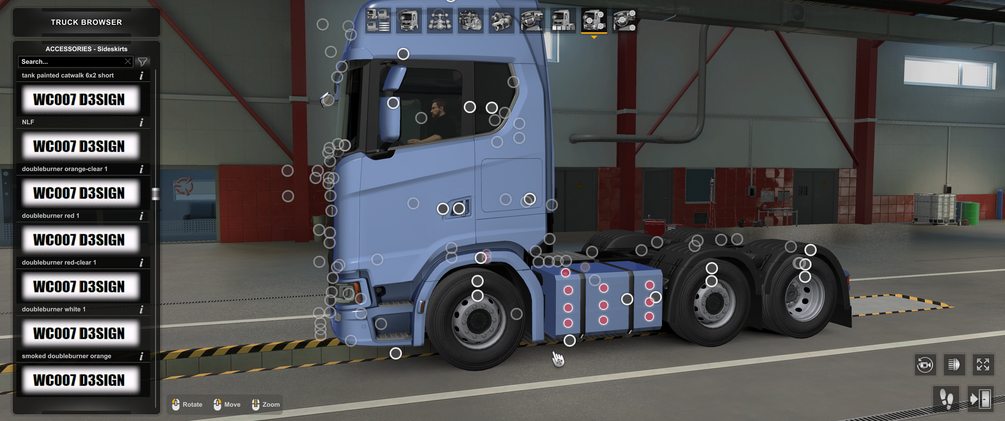The width and height of the screenshot is (1005, 421).
Task: Switch to the cabin category tab
Action: click(408, 20)
